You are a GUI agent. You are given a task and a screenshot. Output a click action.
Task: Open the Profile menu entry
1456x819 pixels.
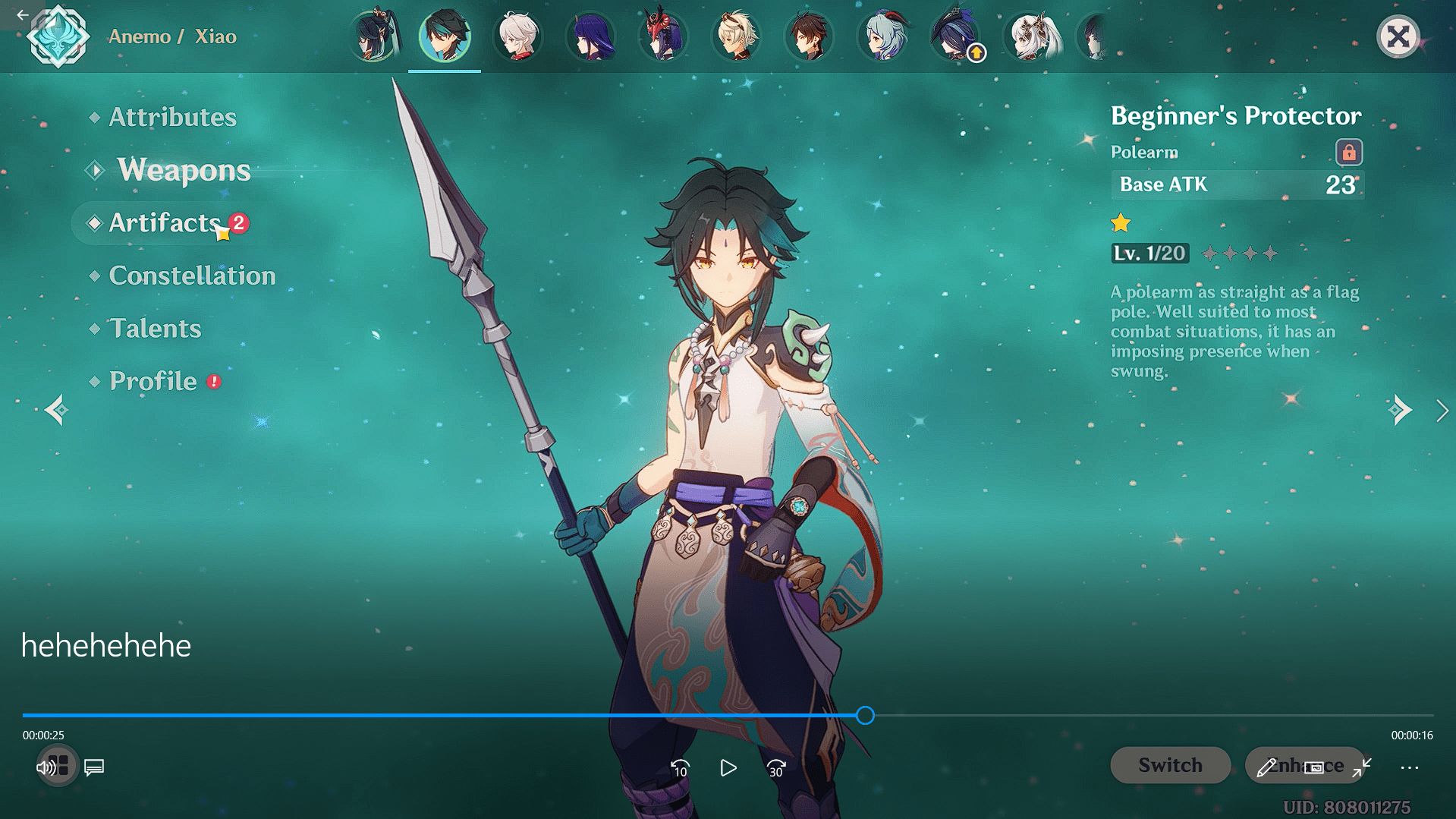[x=153, y=381]
